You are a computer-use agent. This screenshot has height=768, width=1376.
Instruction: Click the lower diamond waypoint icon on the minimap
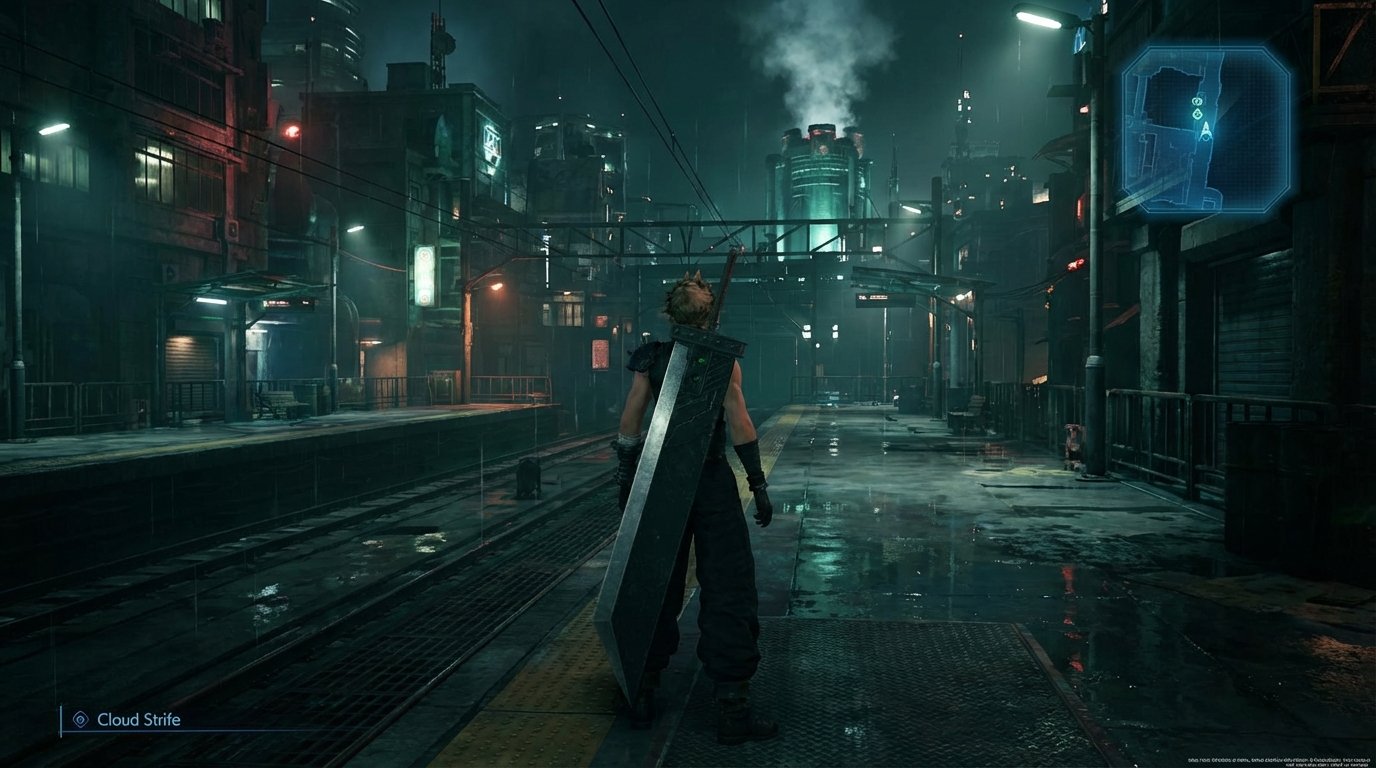pos(1197,114)
